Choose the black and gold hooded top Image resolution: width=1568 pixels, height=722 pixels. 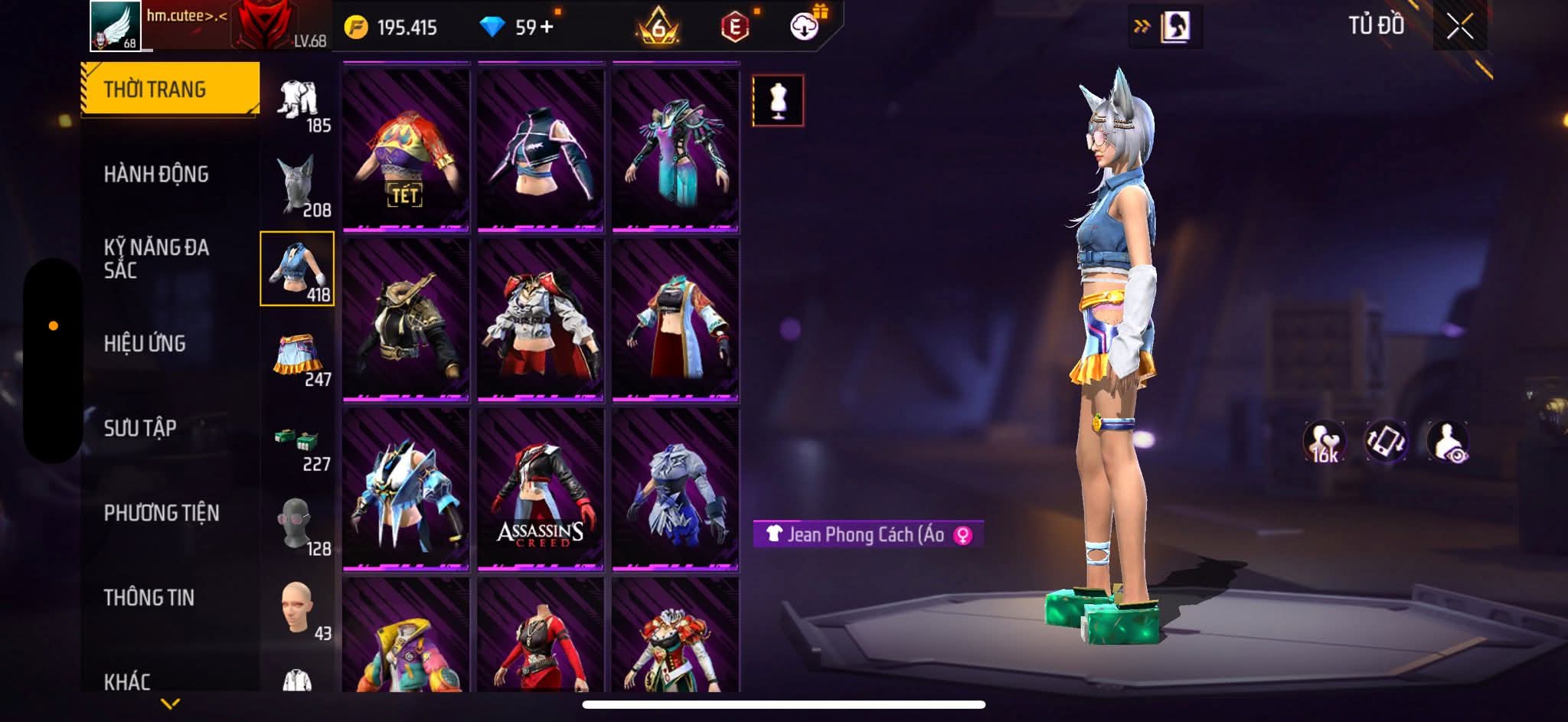(406, 320)
